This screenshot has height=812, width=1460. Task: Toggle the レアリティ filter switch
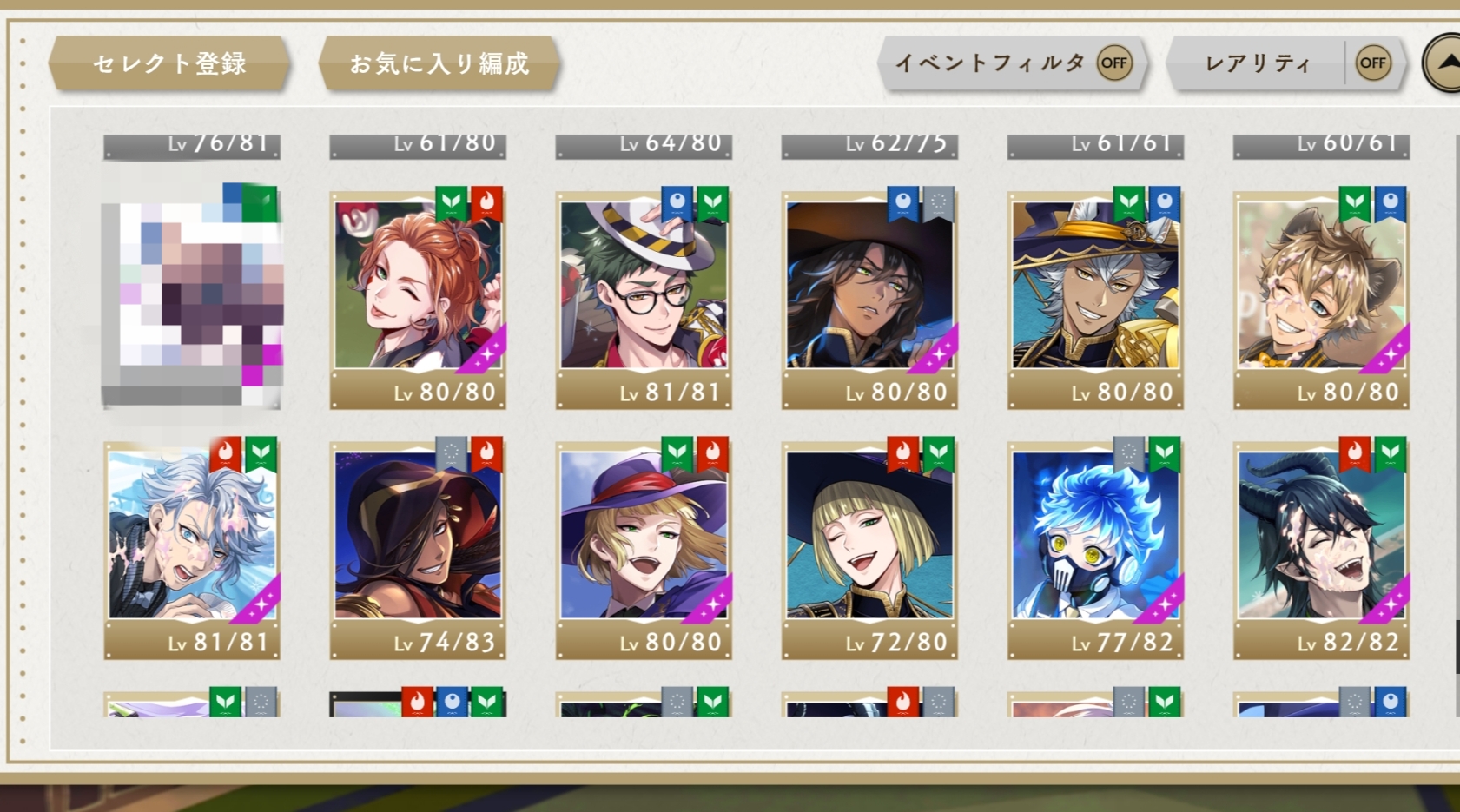[x=1372, y=63]
